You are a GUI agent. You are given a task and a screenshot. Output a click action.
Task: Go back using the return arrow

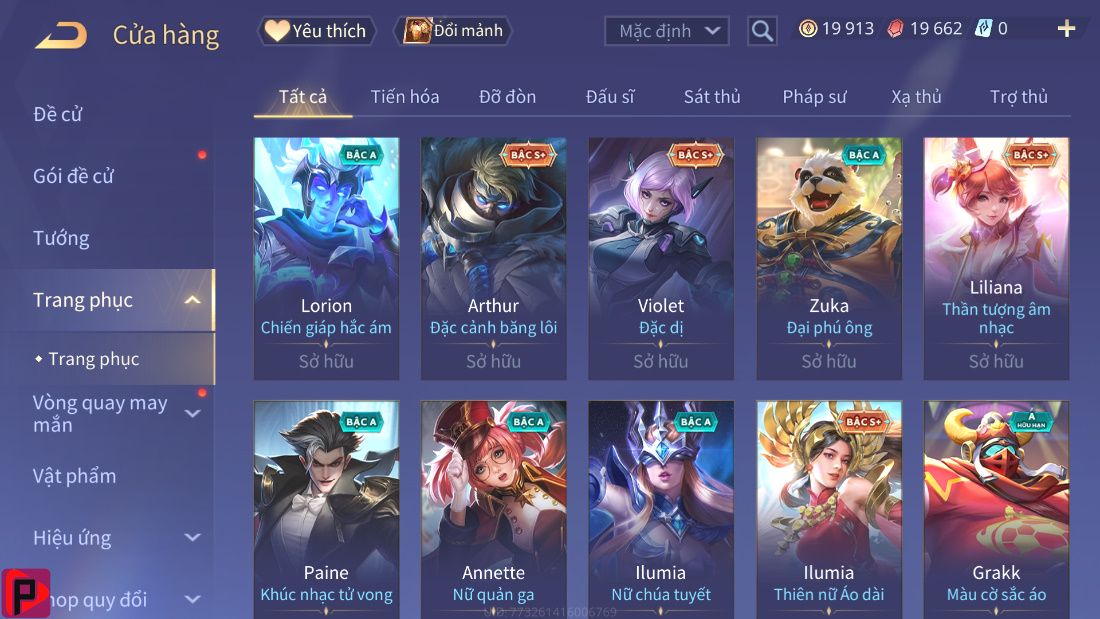pos(61,36)
